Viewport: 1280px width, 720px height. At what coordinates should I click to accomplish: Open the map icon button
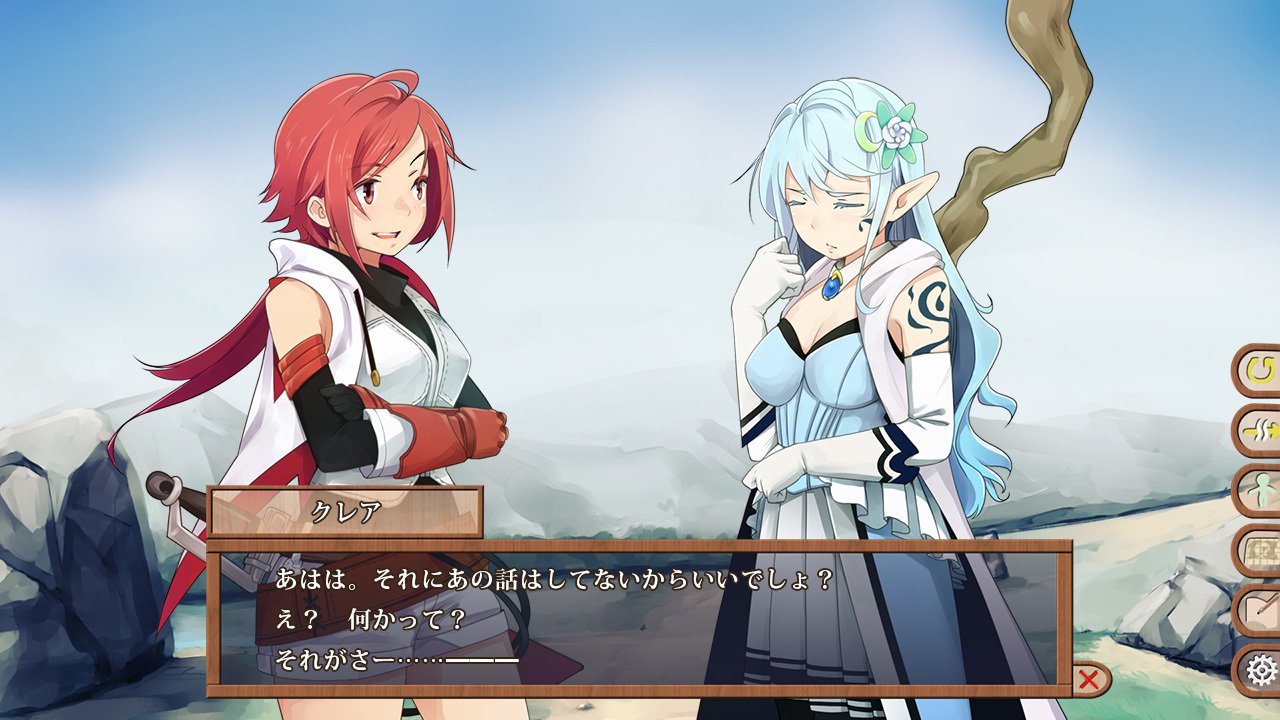[1260, 551]
